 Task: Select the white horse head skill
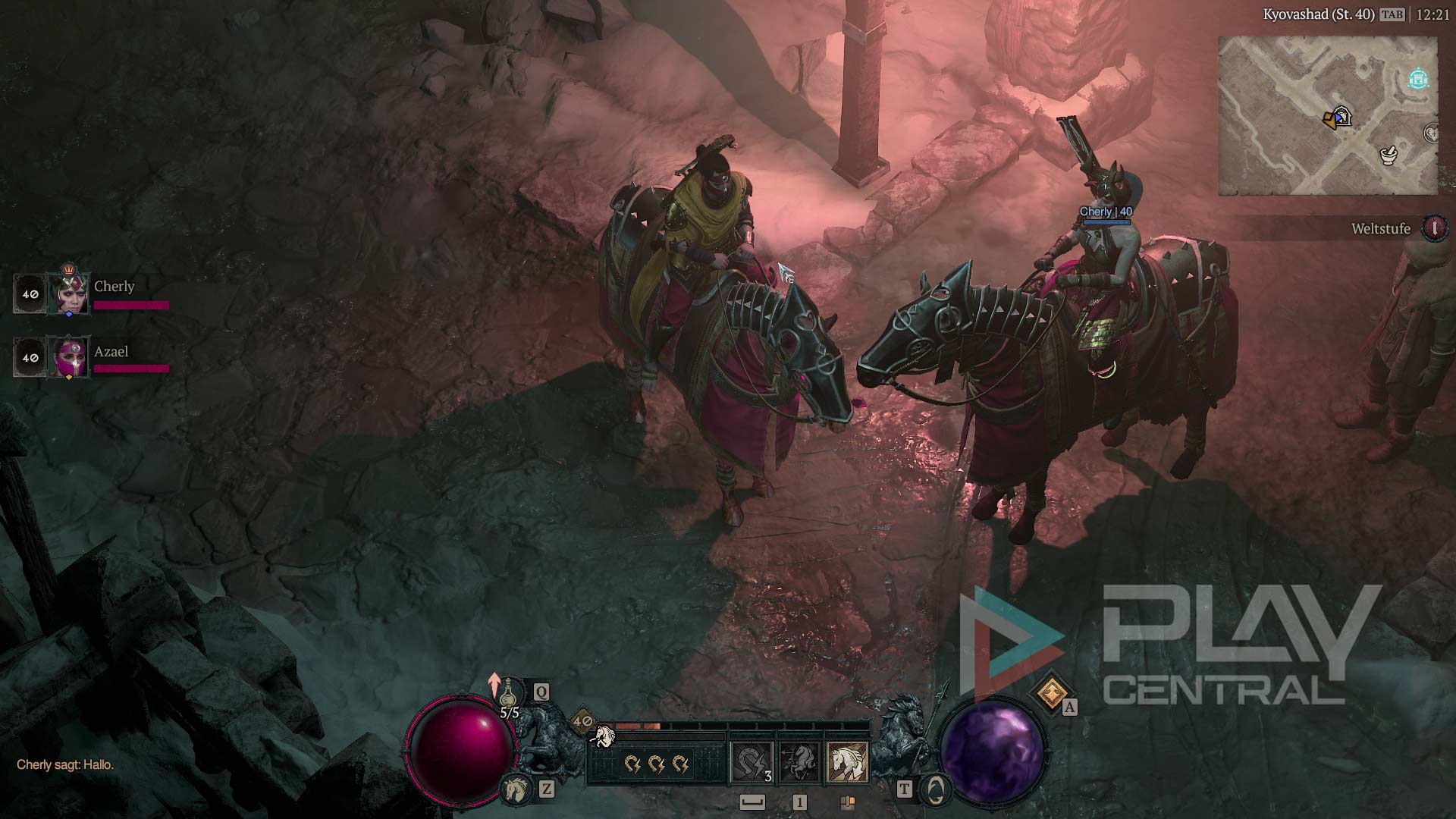click(847, 761)
